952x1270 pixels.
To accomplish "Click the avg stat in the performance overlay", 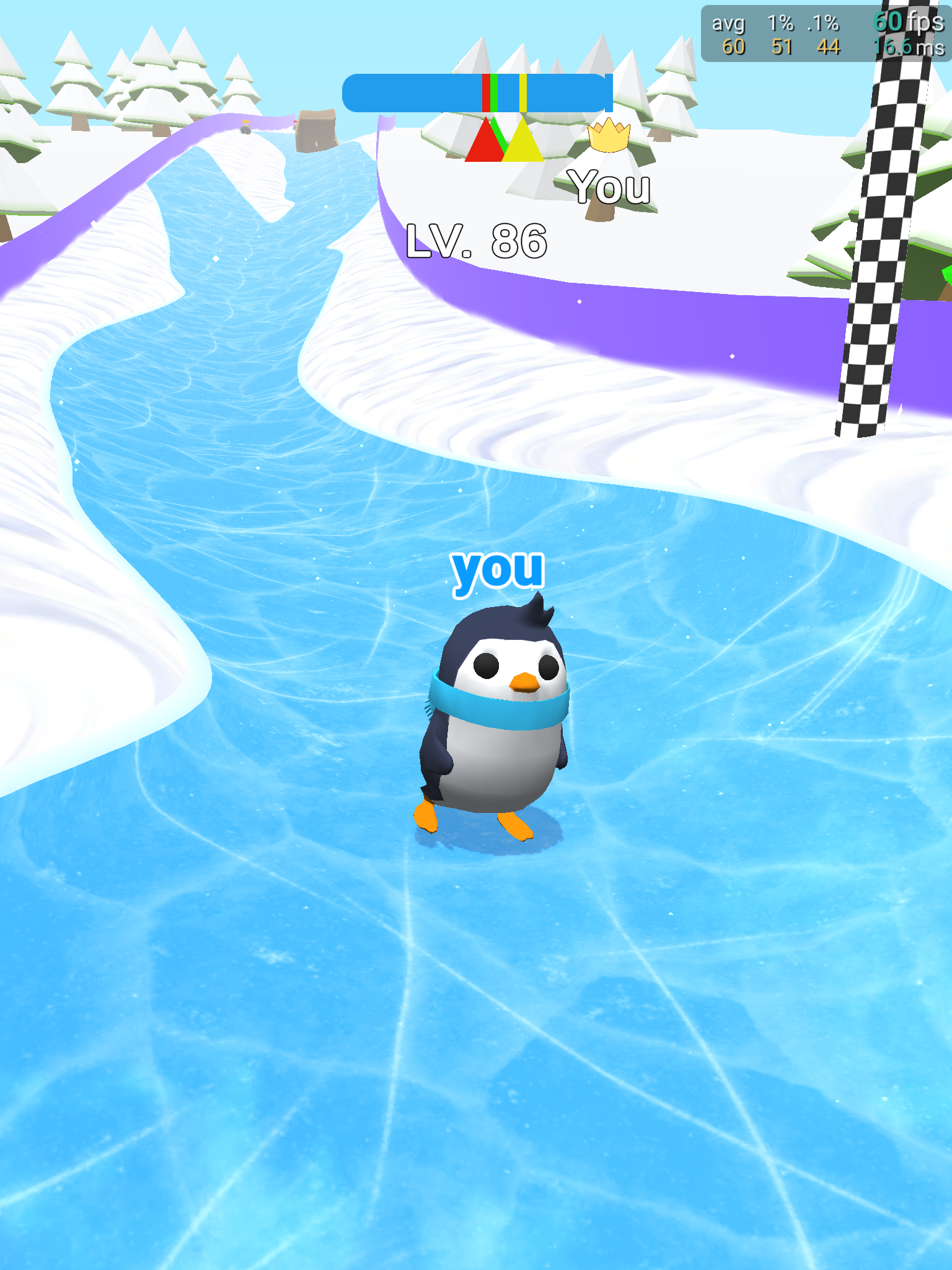I will (x=728, y=23).
